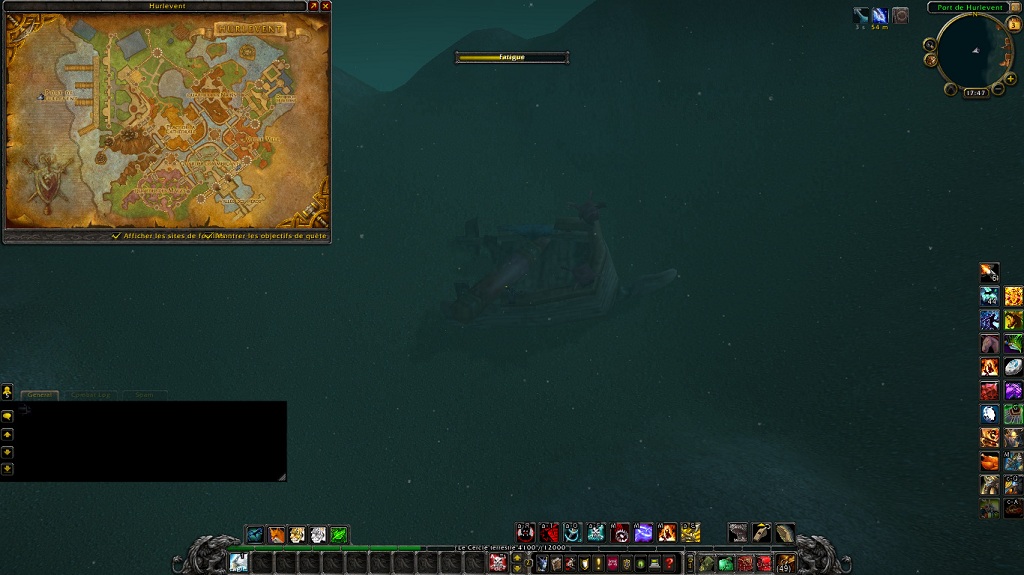Viewport: 1024px width, 575px height.
Task: Open the chat speech bubble menu button
Action: click(7, 415)
